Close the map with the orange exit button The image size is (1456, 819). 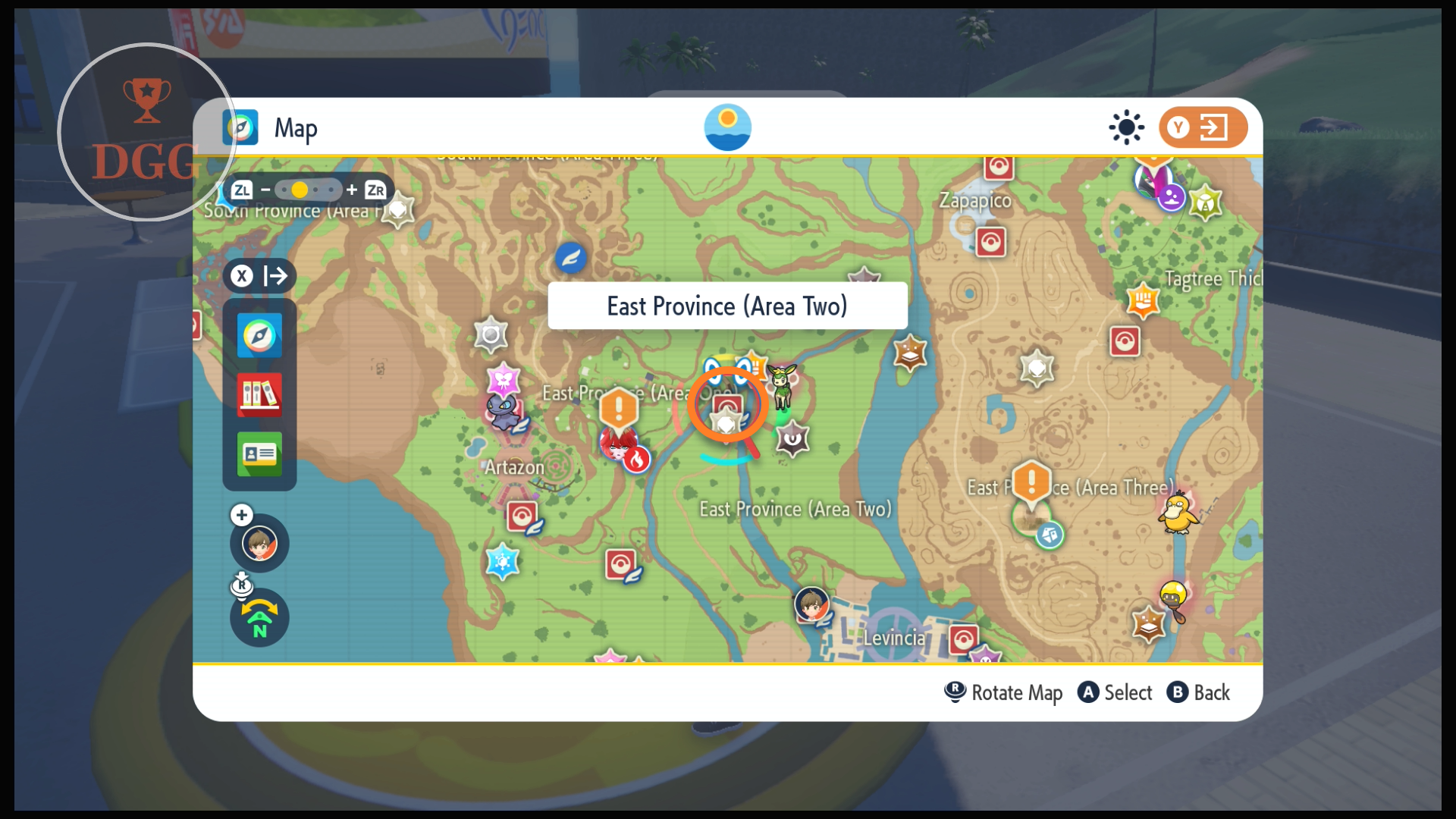coord(1203,127)
